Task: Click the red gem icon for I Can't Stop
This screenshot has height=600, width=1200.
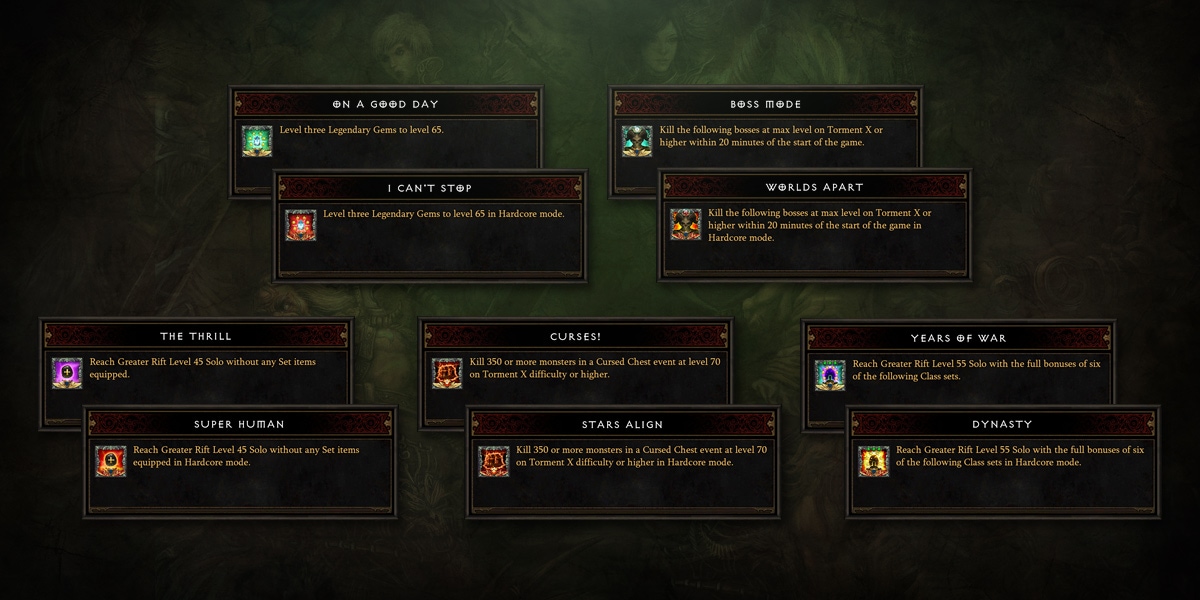Action: 301,225
